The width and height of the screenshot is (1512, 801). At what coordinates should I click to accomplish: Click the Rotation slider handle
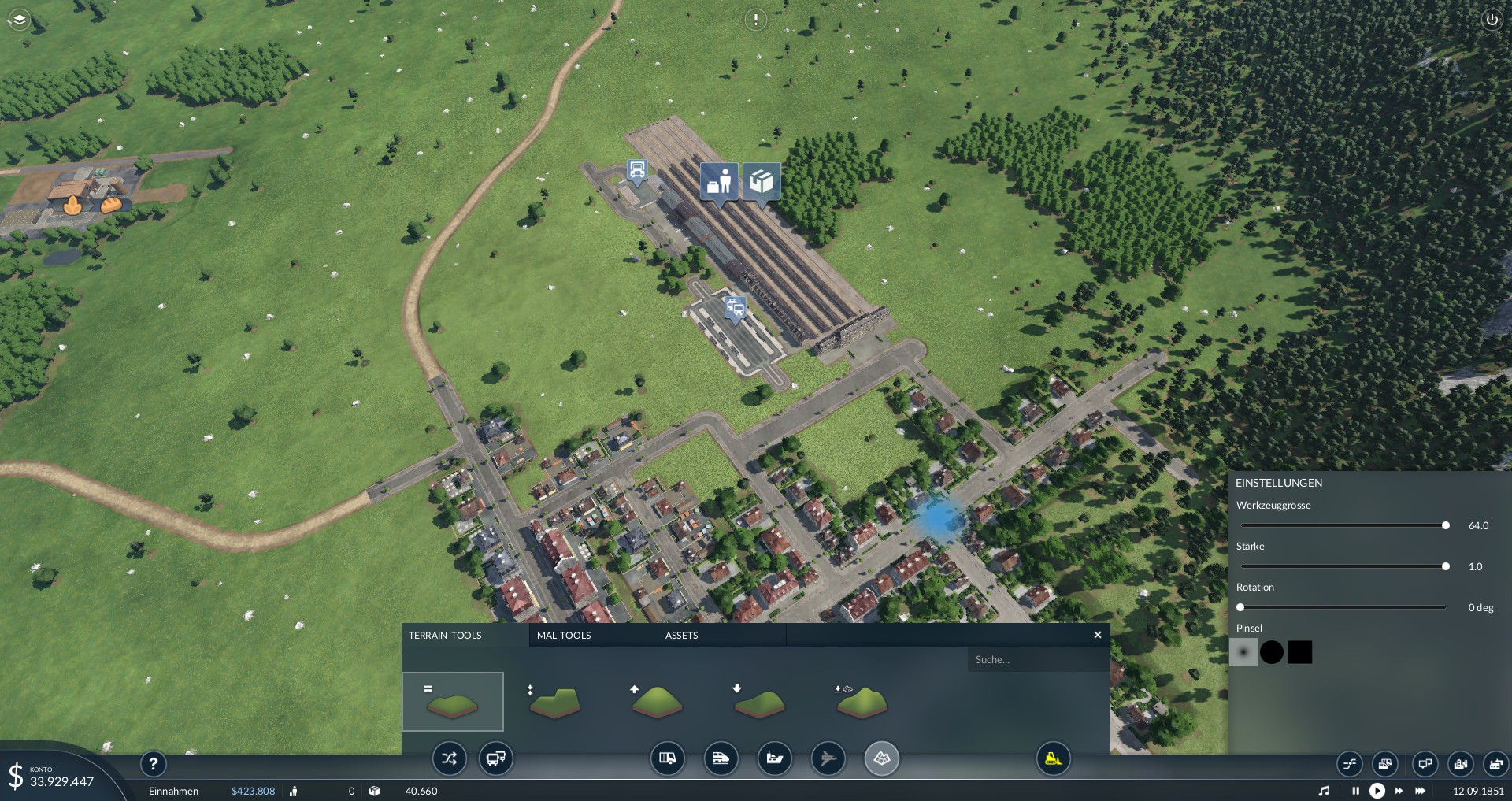pos(1240,607)
